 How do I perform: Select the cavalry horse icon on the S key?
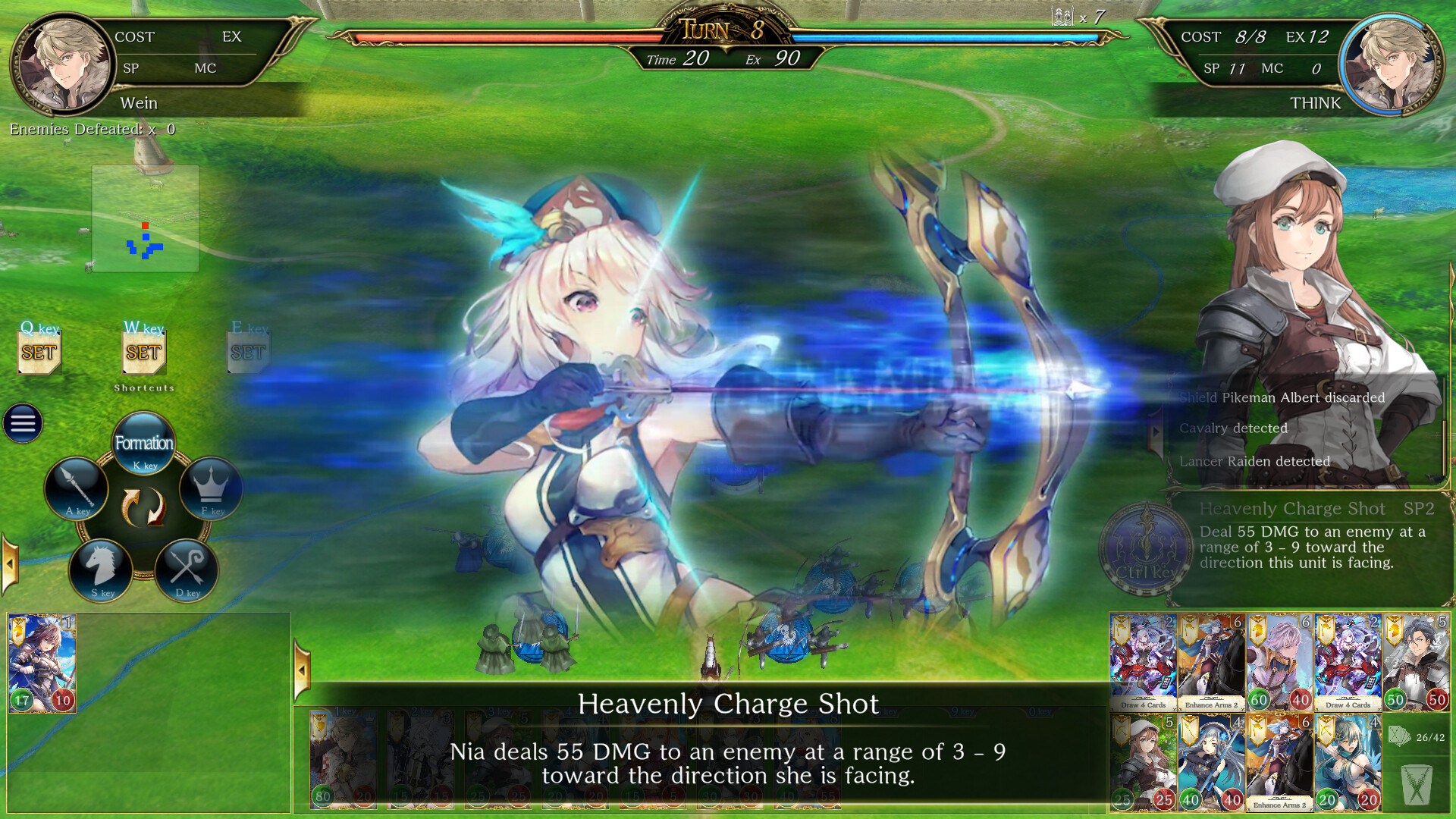(x=104, y=571)
